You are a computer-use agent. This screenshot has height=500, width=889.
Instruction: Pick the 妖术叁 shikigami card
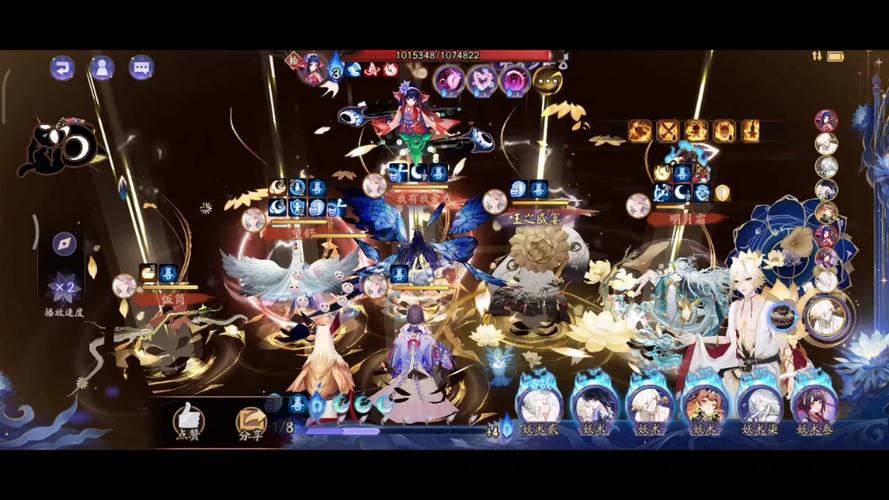(815, 406)
